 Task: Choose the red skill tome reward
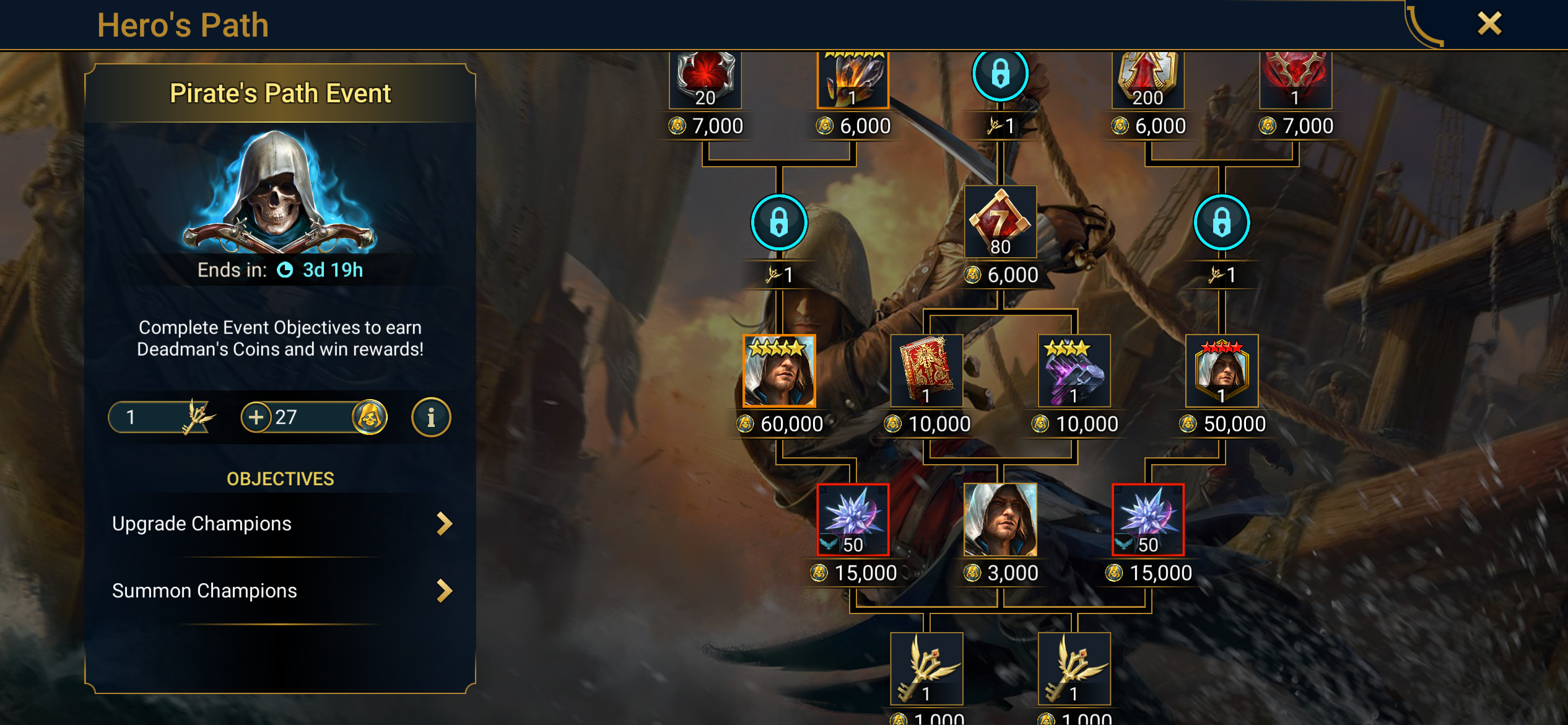pyautogui.click(x=926, y=371)
